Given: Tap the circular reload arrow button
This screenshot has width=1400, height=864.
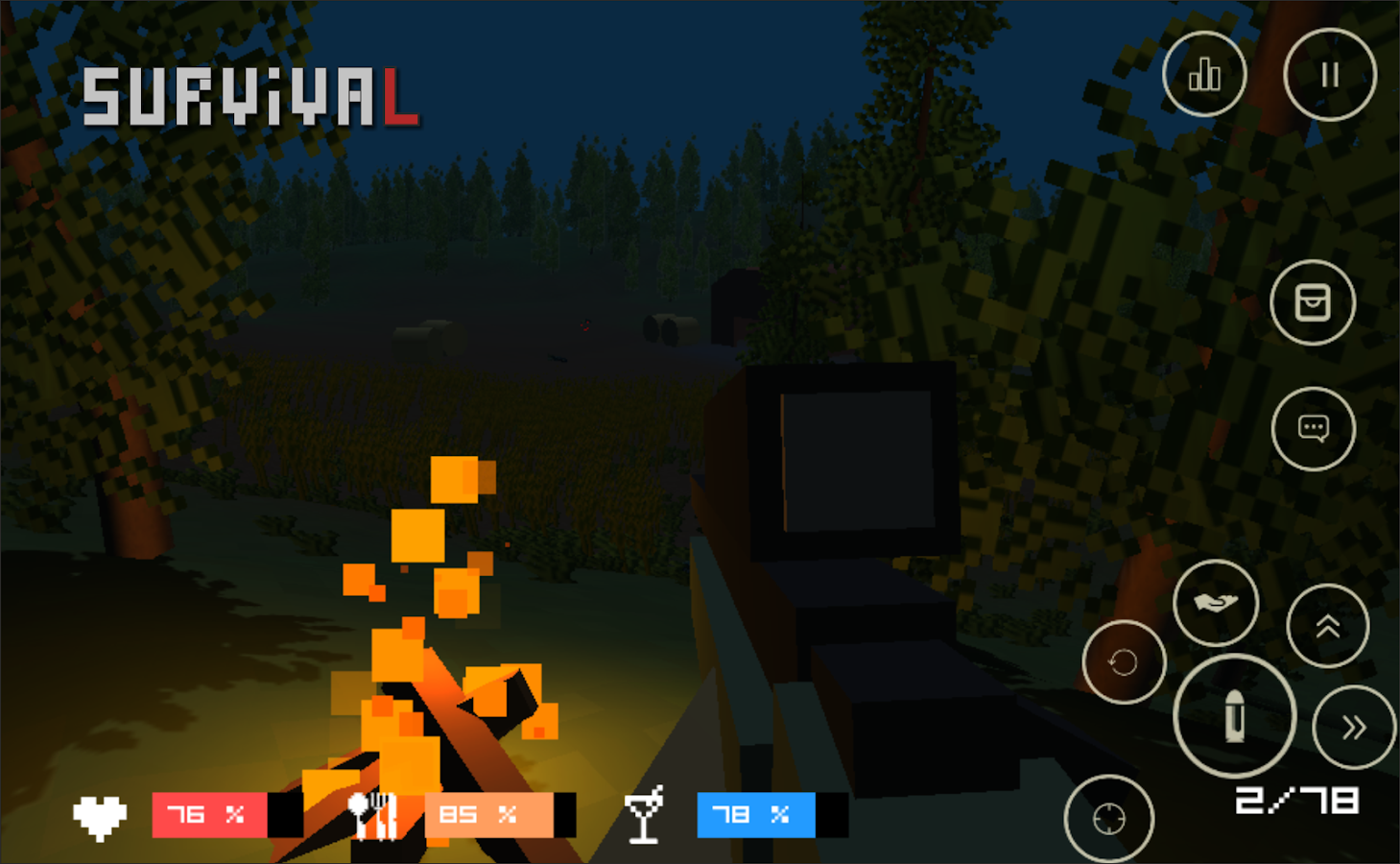Looking at the screenshot, I should click(1123, 662).
